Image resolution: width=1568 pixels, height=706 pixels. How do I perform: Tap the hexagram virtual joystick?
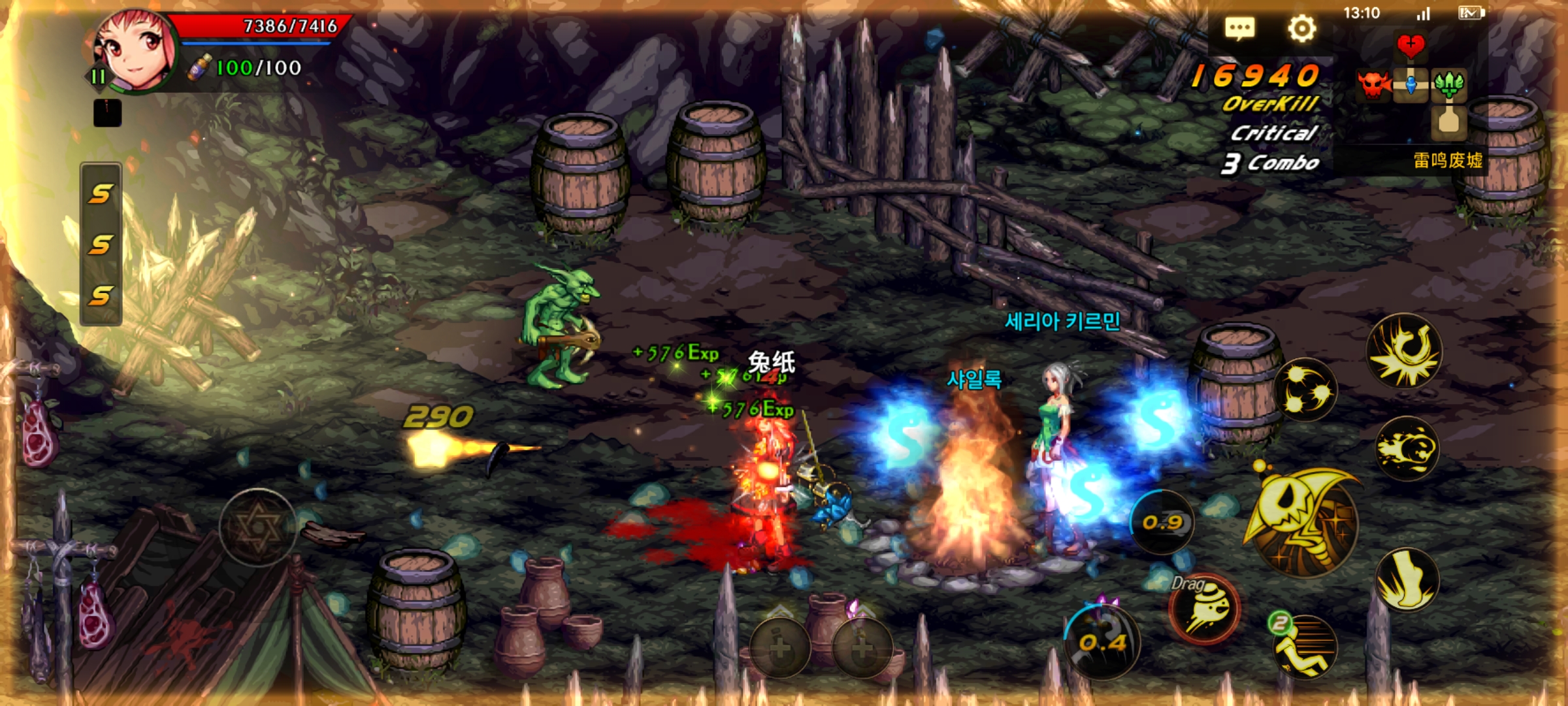(x=258, y=527)
